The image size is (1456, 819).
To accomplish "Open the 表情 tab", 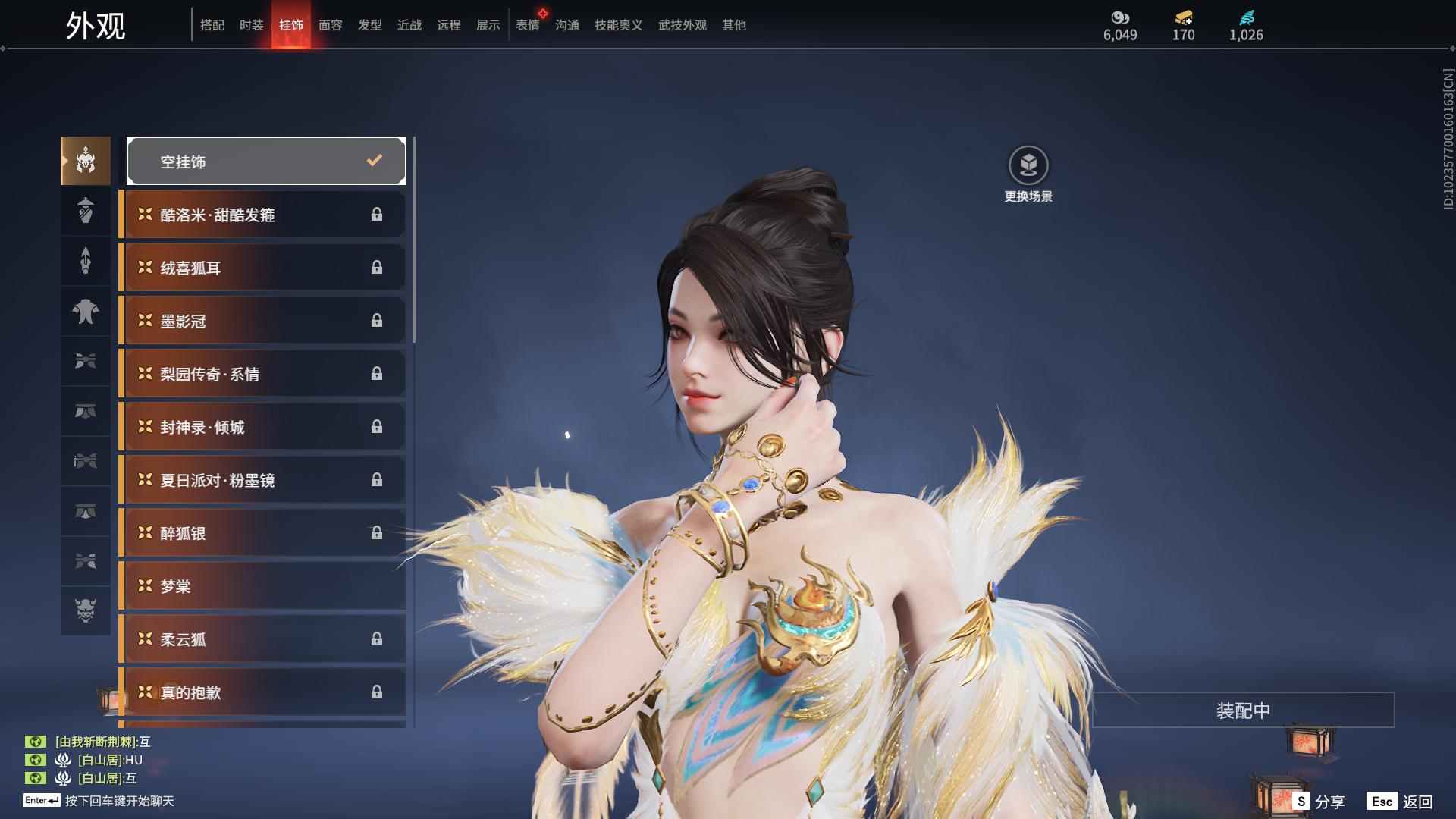I will click(528, 25).
